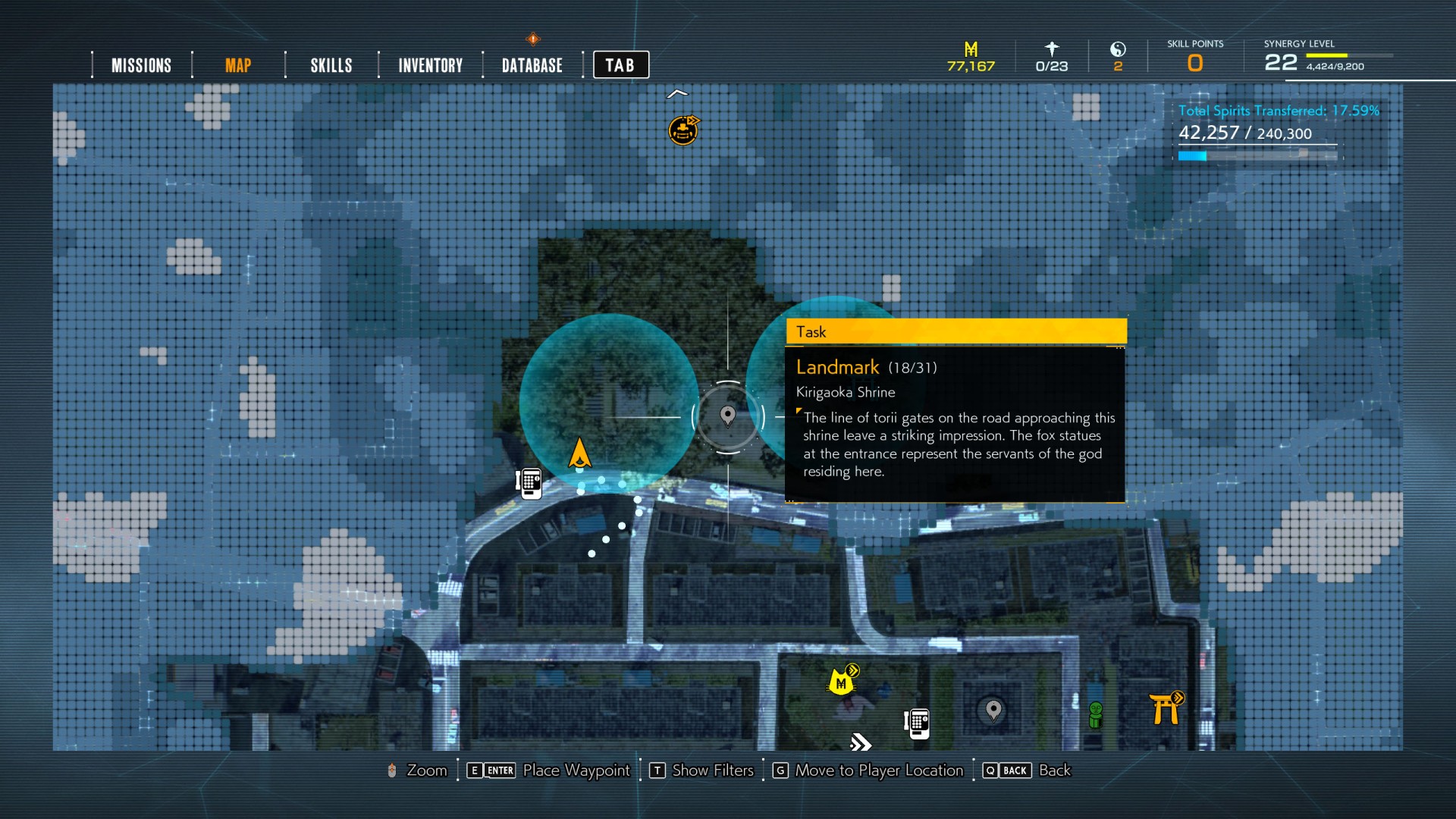
Task: Choose the yellow nekomata cat shop marker
Action: tap(842, 681)
